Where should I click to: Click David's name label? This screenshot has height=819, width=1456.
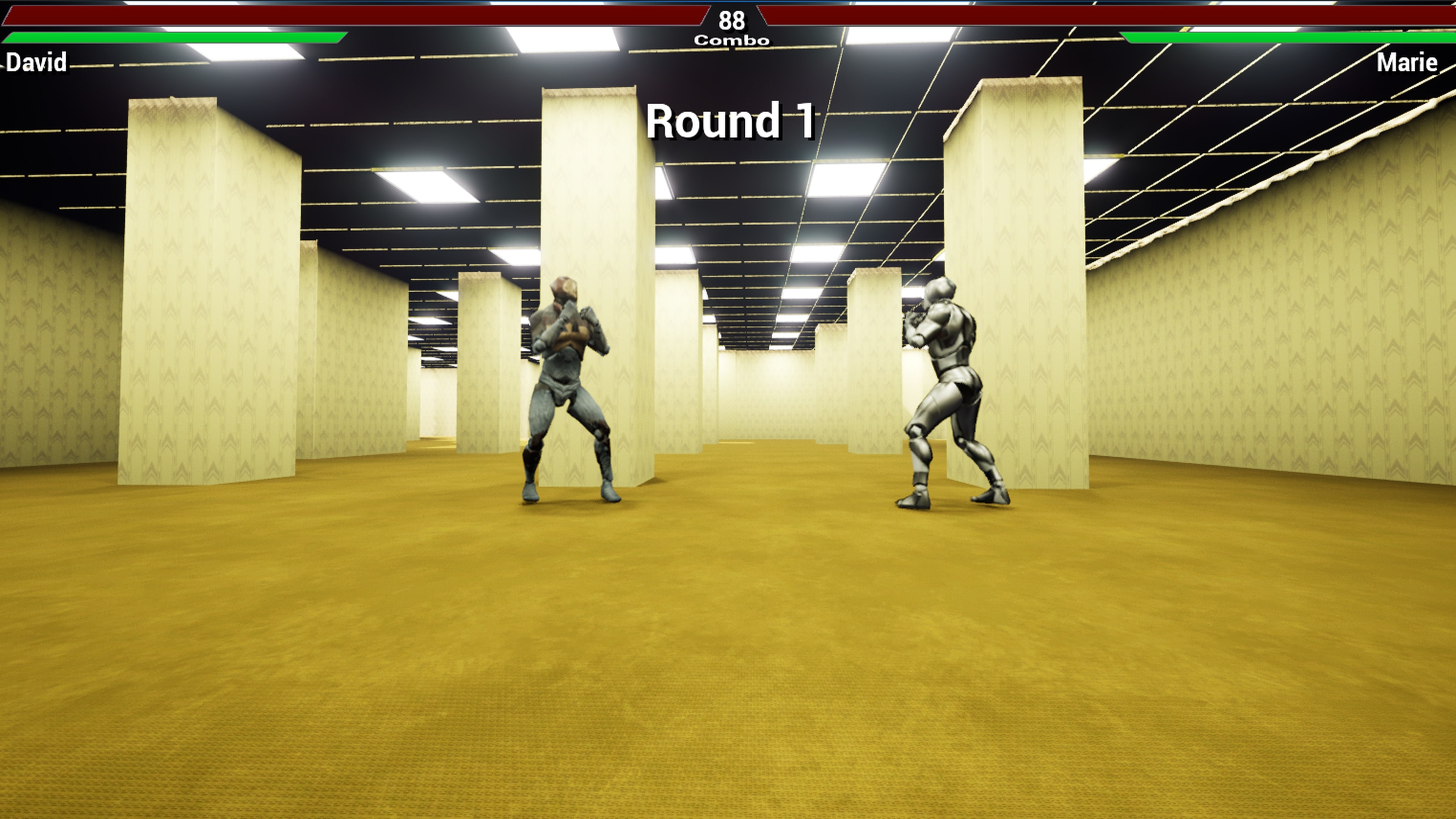37,63
